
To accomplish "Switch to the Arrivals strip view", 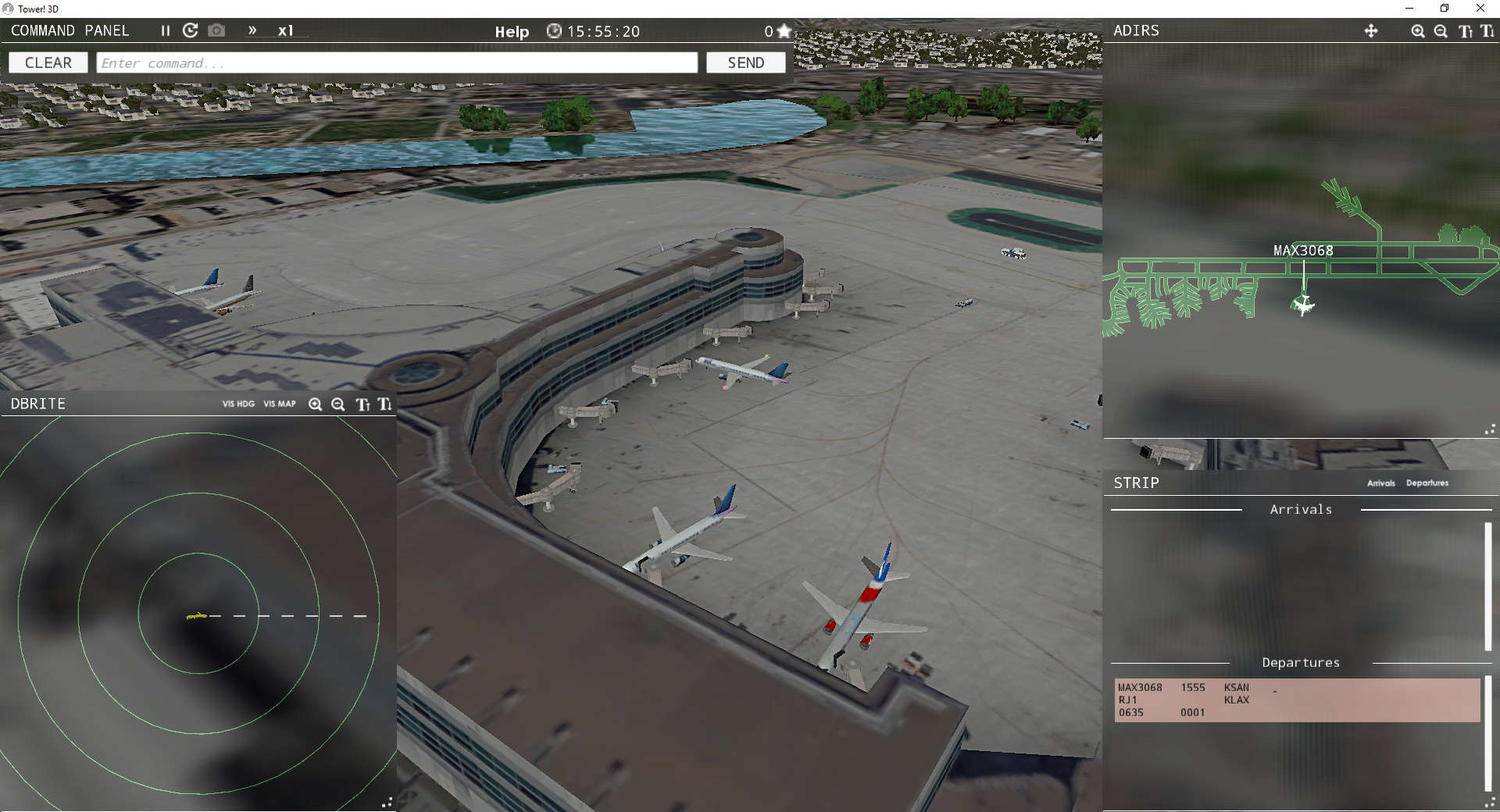I will point(1380,483).
